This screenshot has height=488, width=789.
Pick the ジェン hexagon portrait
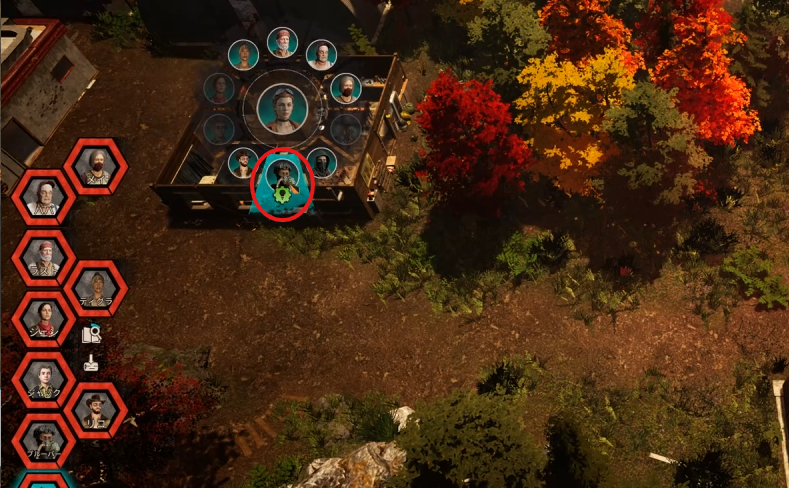44,319
